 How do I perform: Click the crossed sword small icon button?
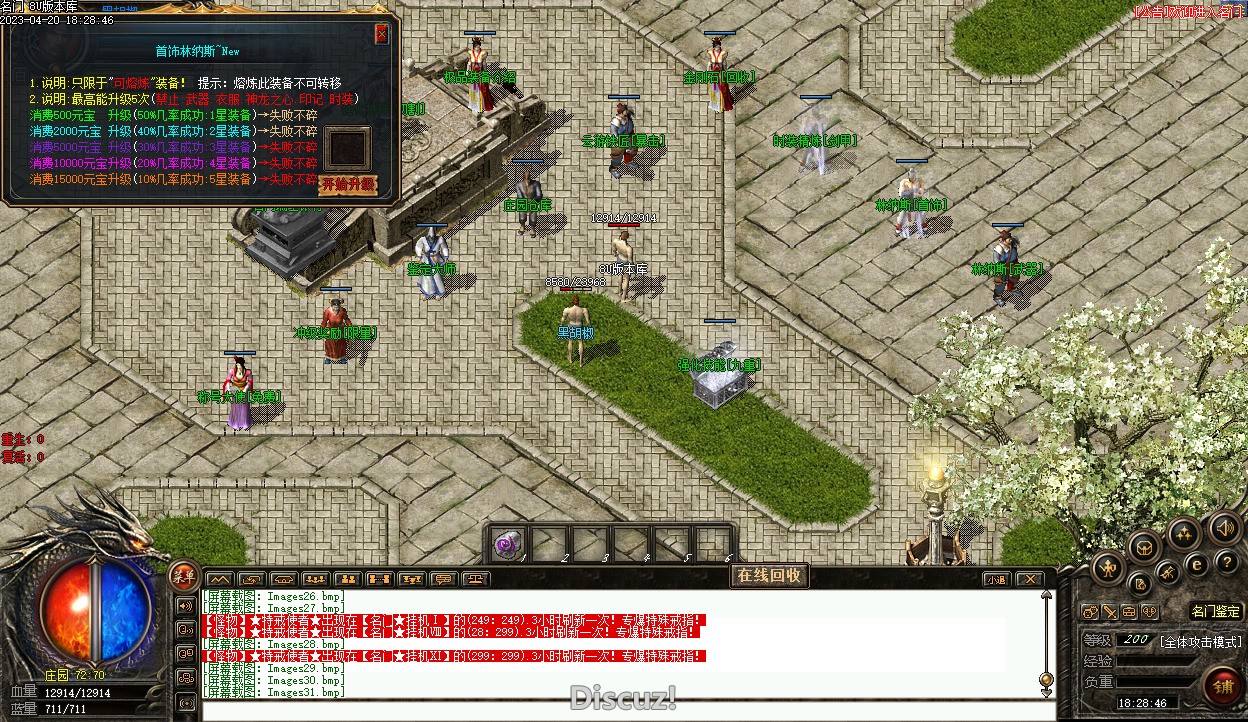click(x=1110, y=612)
